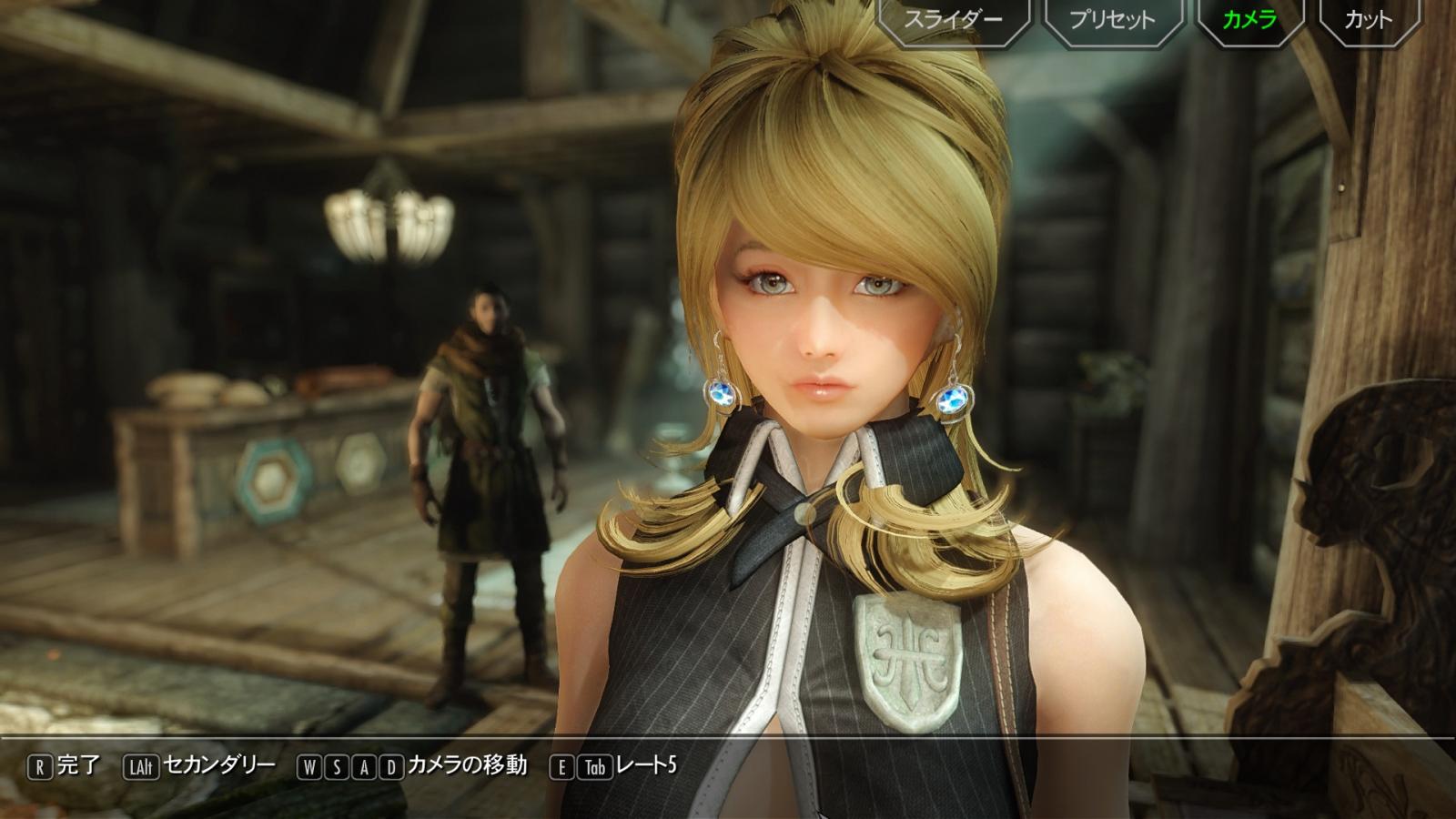
Task: Select the カメラ tab
Action: [x=1249, y=20]
